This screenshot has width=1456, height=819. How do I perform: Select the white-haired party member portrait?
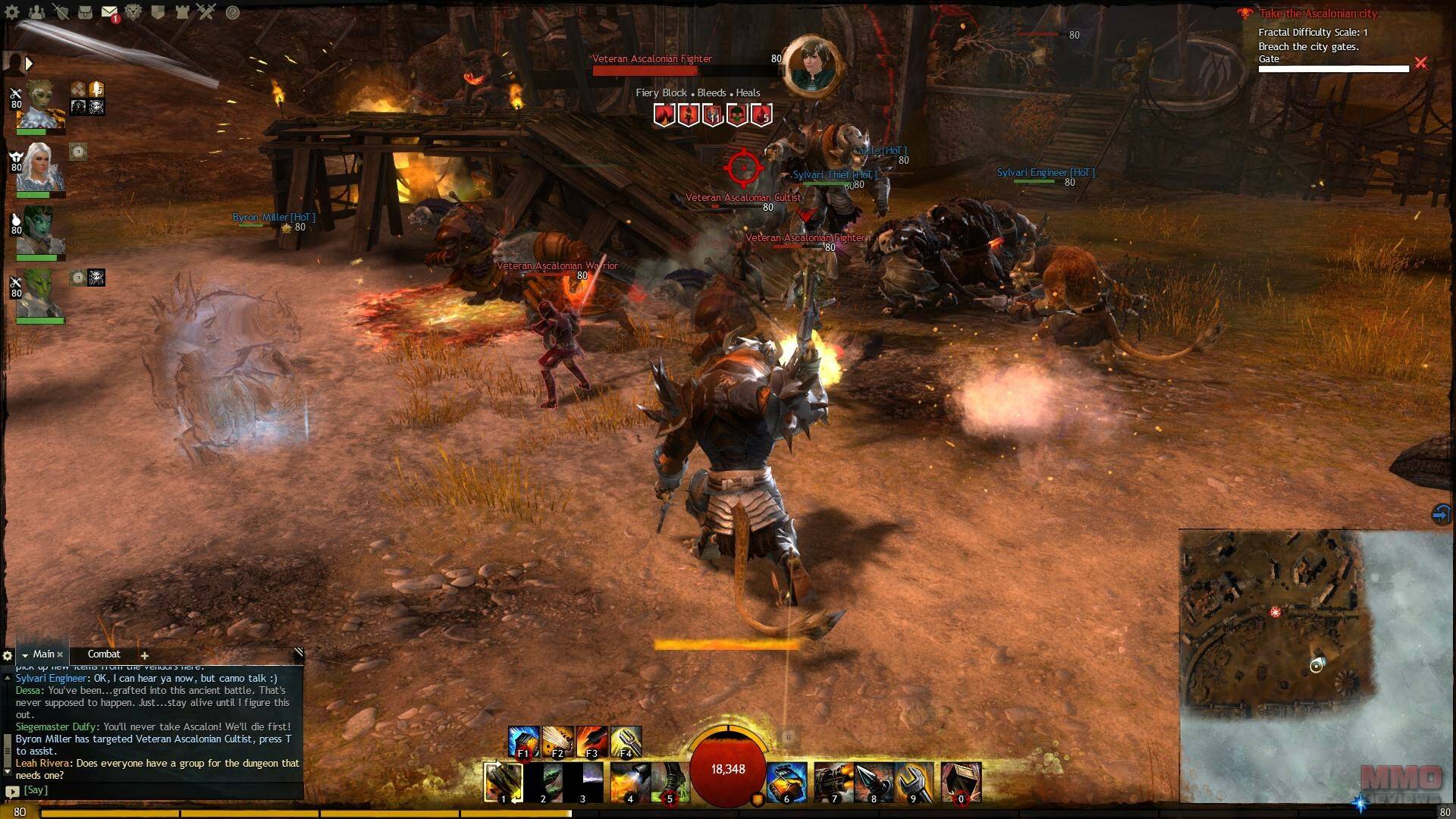pyautogui.click(x=38, y=168)
